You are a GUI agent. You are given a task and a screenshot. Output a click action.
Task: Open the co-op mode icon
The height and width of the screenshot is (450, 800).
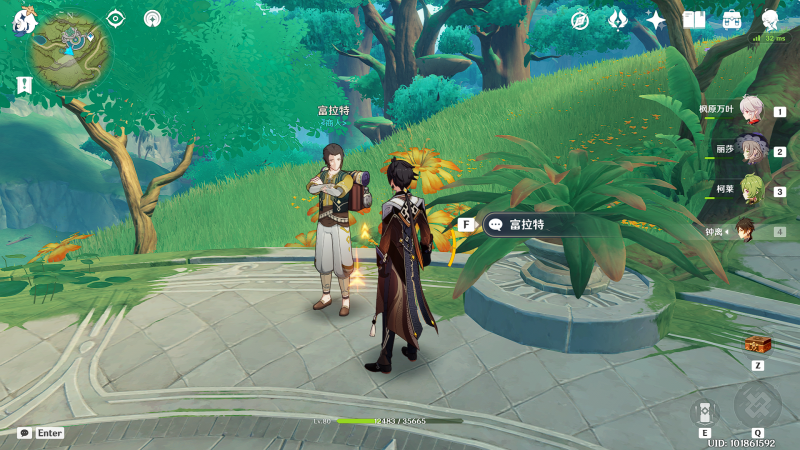(152, 18)
